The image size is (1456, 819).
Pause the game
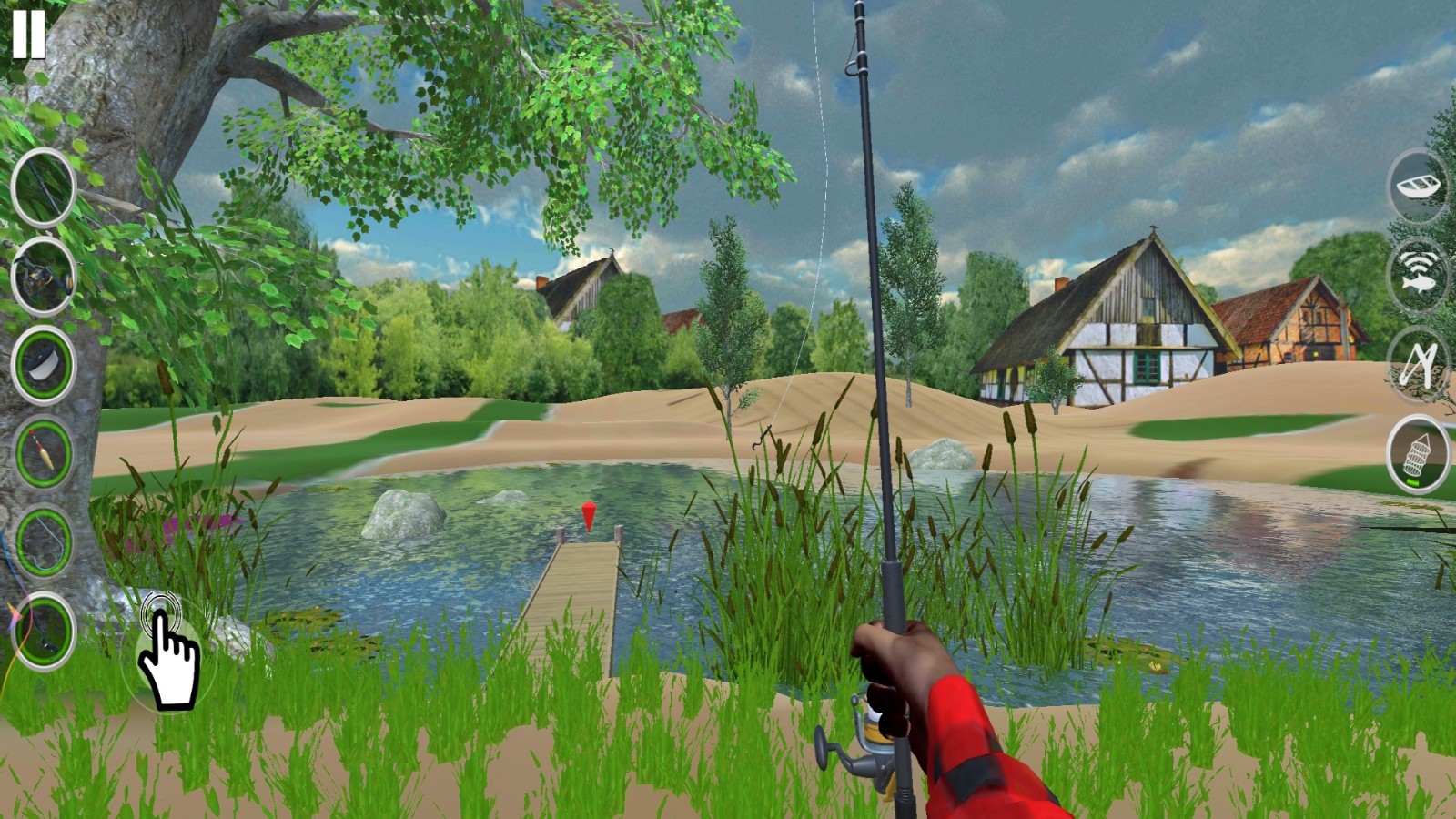[28, 34]
